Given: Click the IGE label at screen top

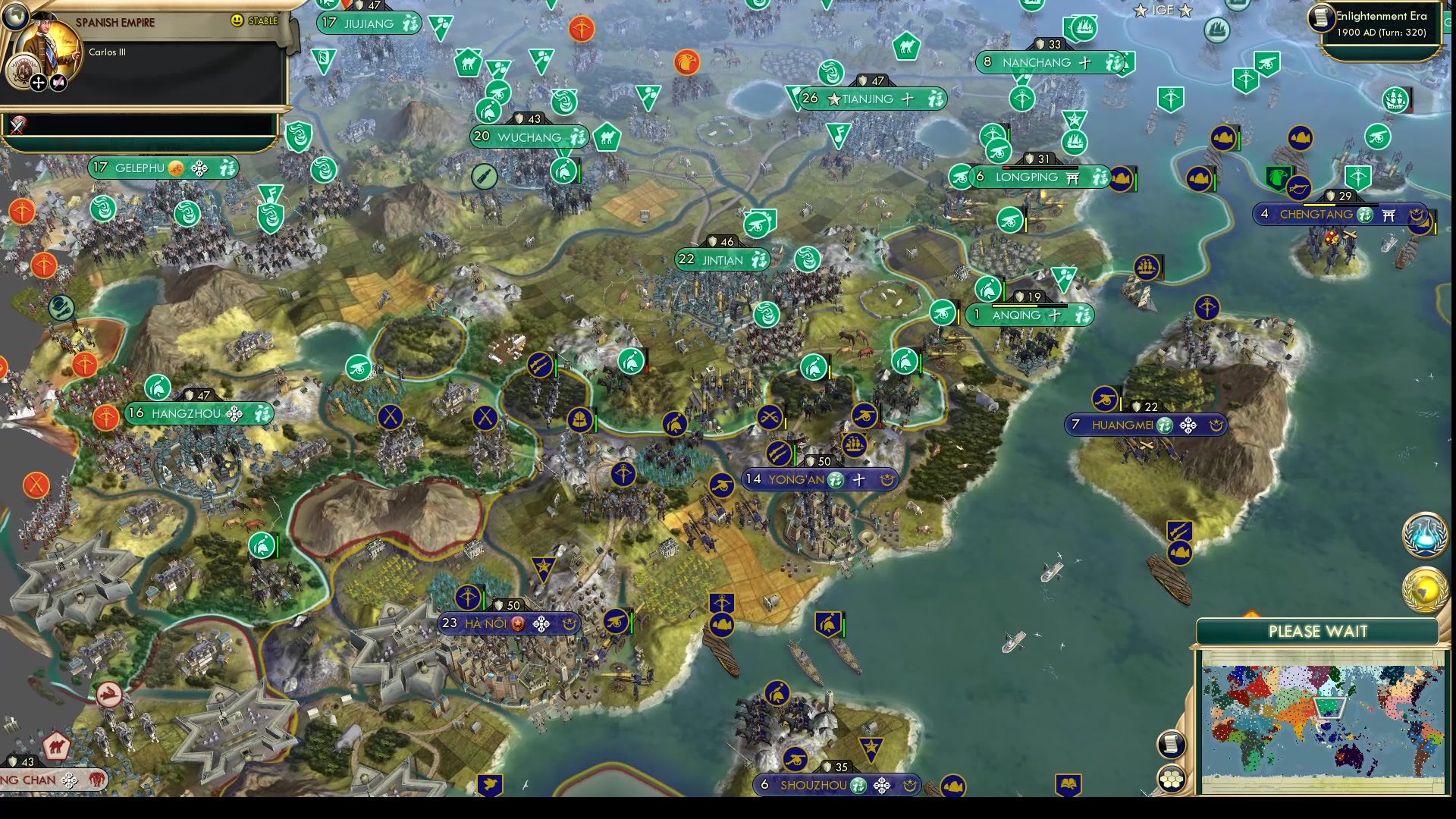Looking at the screenshot, I should pos(1161,11).
